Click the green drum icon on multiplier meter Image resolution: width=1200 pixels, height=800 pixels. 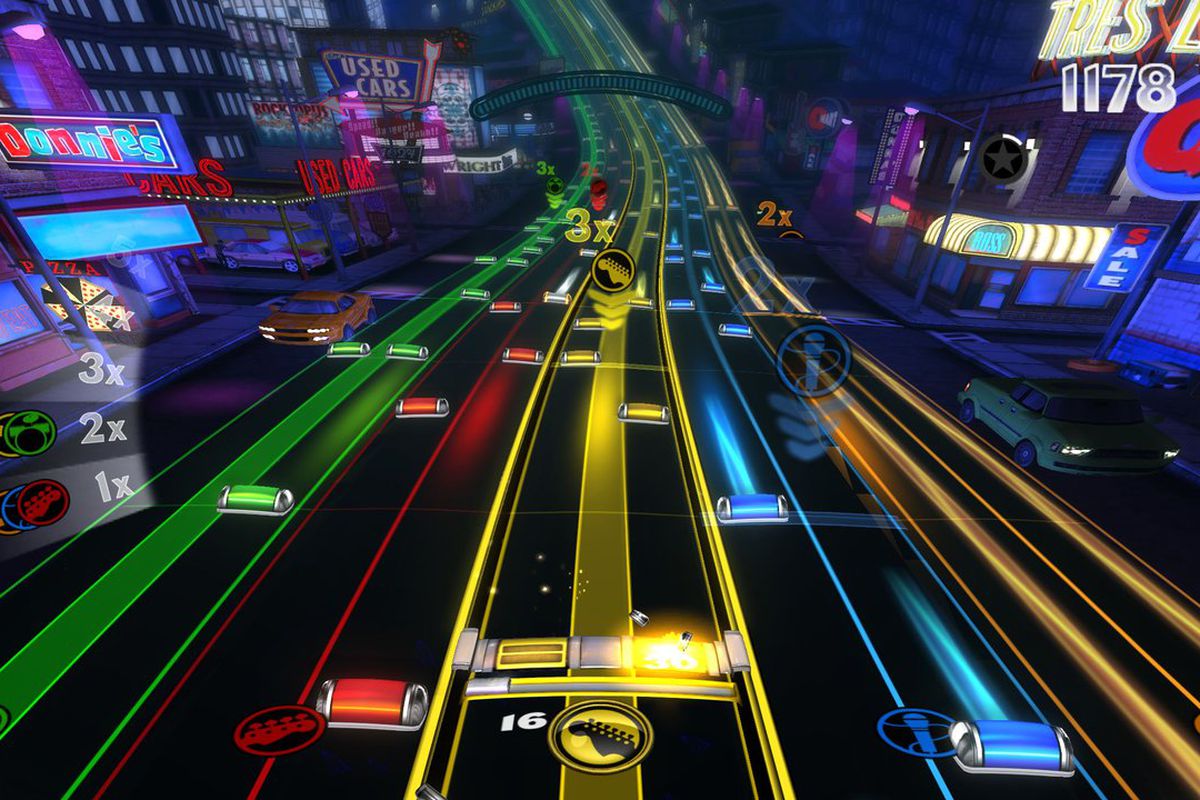pyautogui.click(x=29, y=433)
